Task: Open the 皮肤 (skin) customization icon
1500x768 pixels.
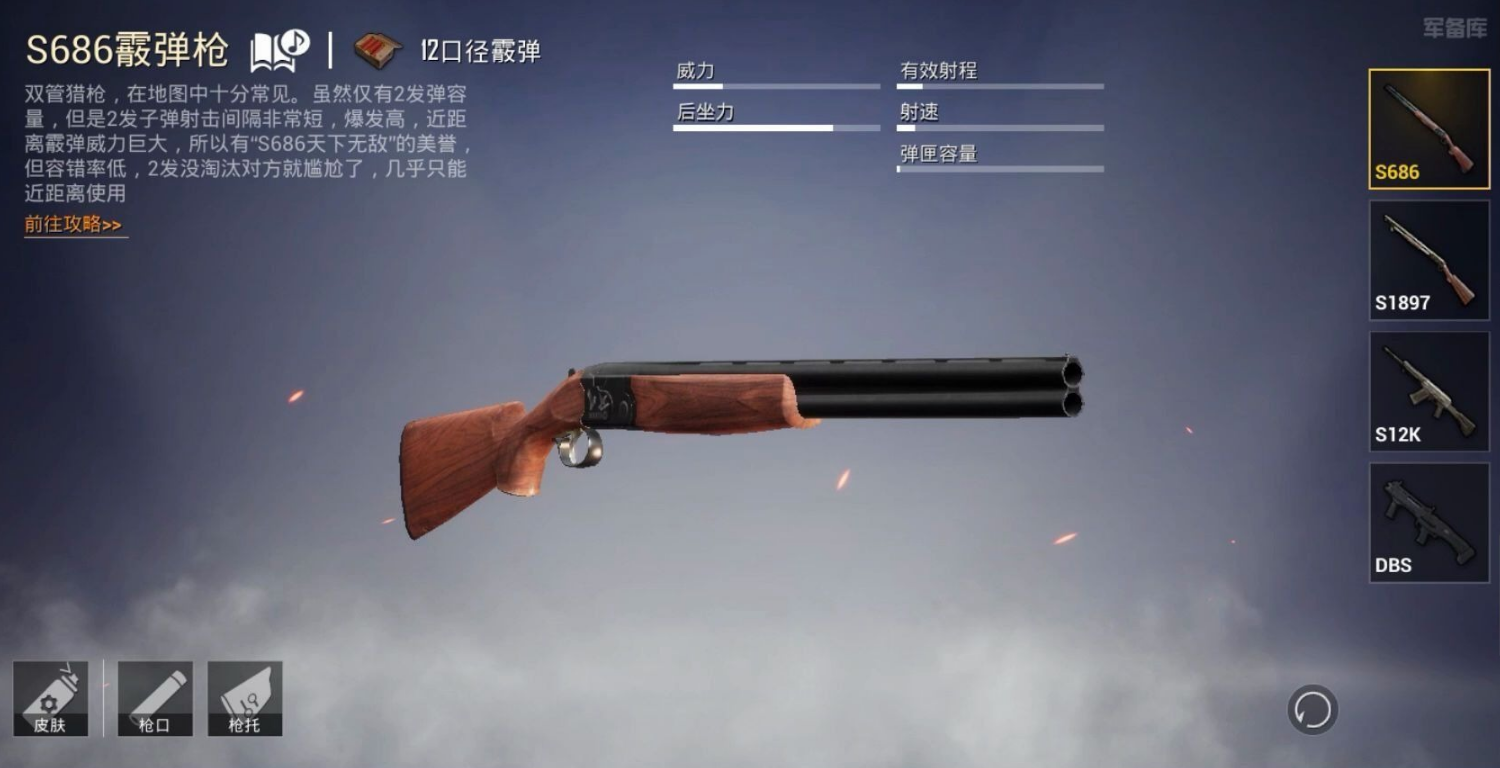Action: tap(52, 697)
